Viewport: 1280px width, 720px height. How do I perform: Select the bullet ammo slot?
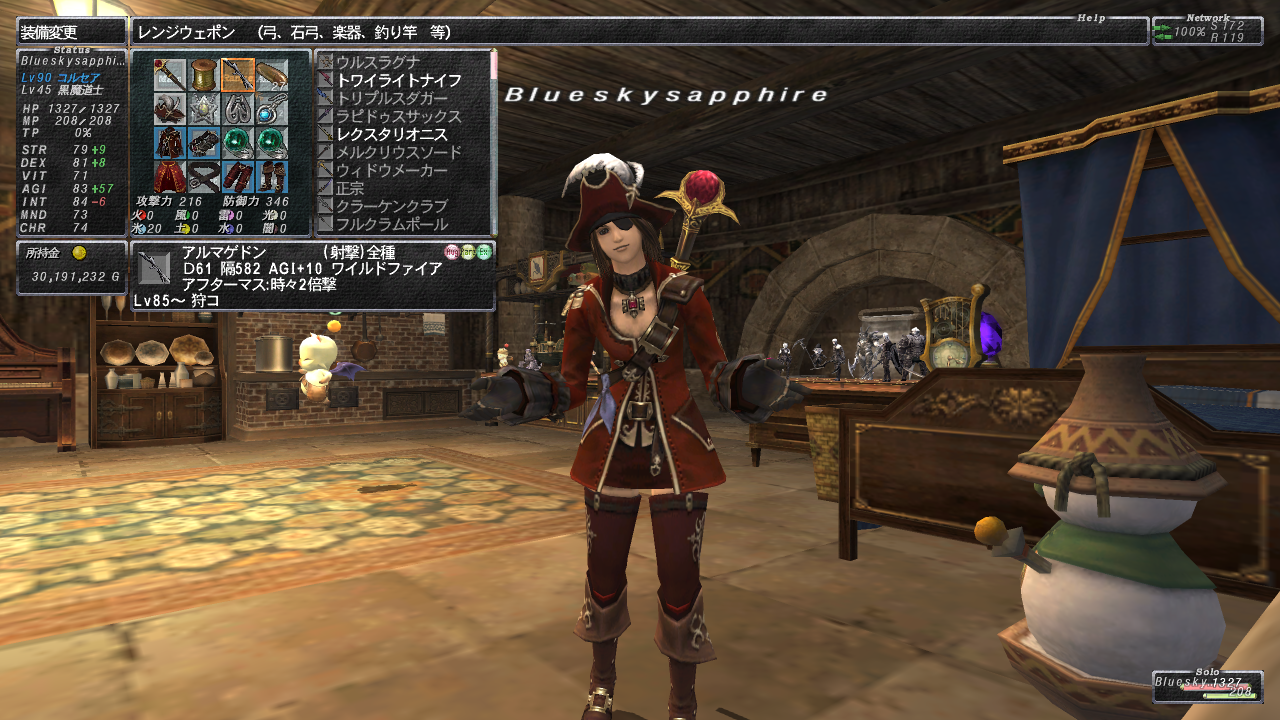pos(271,74)
